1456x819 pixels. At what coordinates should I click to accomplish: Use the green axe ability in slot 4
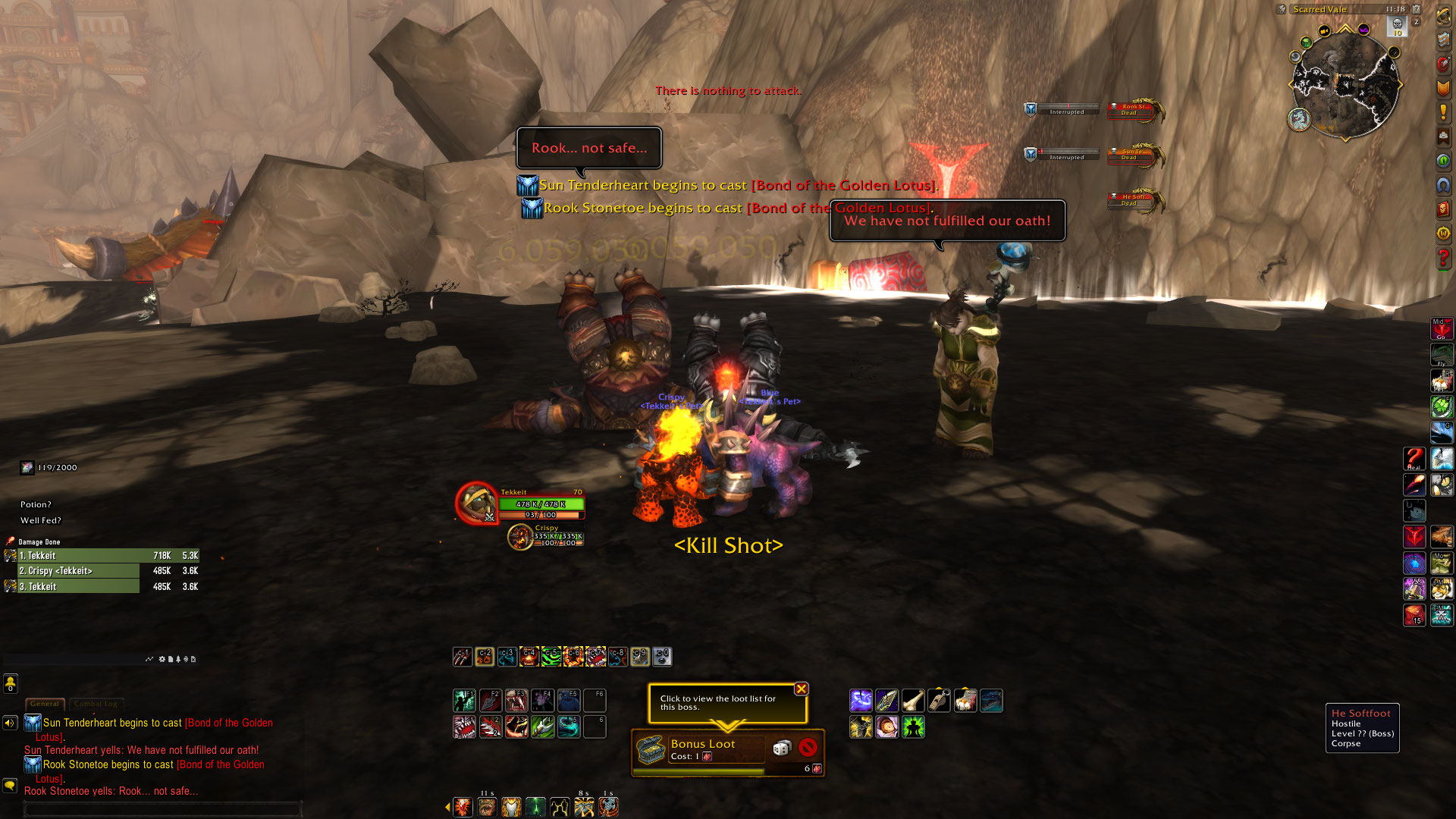click(542, 727)
